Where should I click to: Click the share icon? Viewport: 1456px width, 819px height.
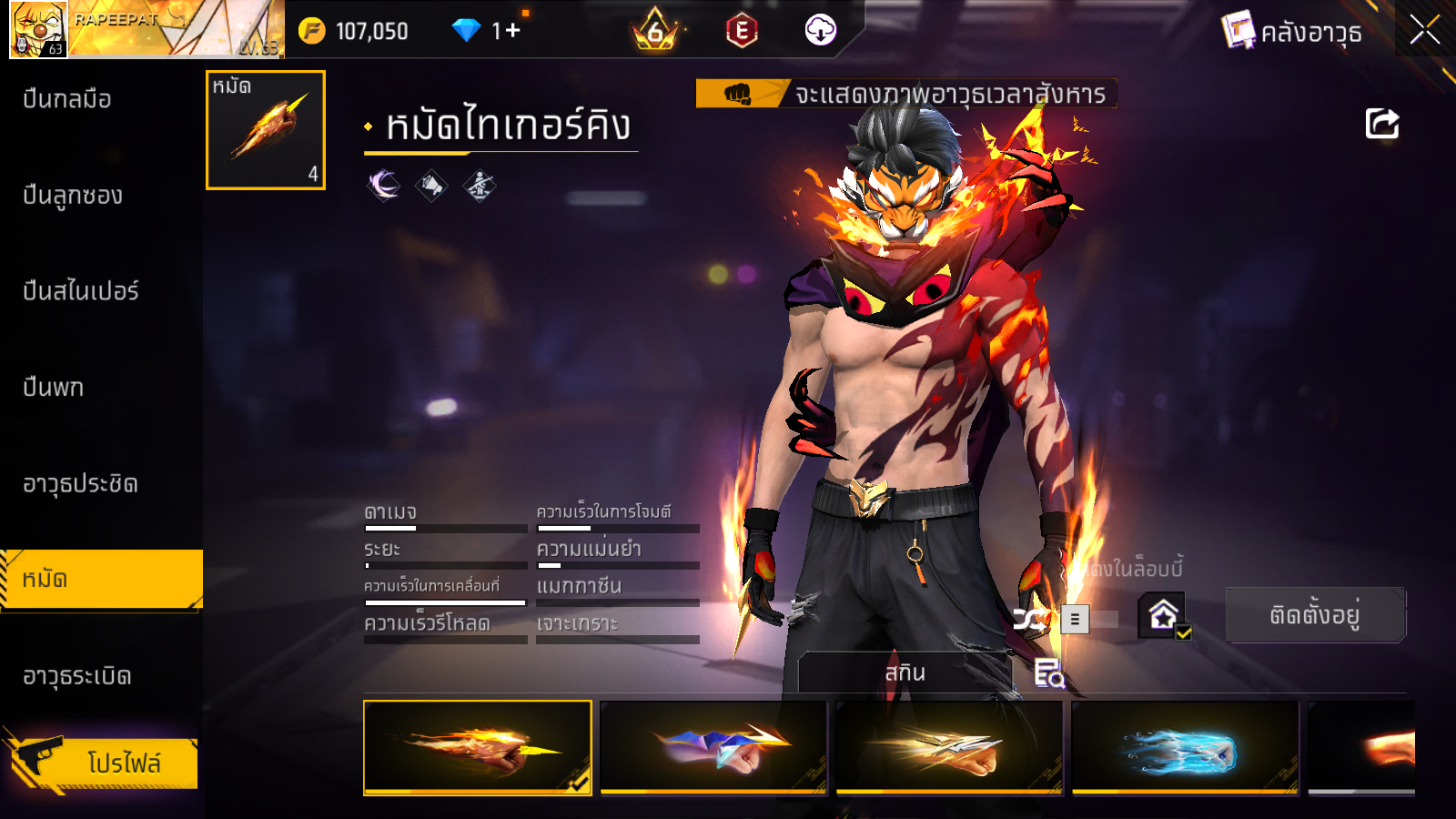(1381, 124)
